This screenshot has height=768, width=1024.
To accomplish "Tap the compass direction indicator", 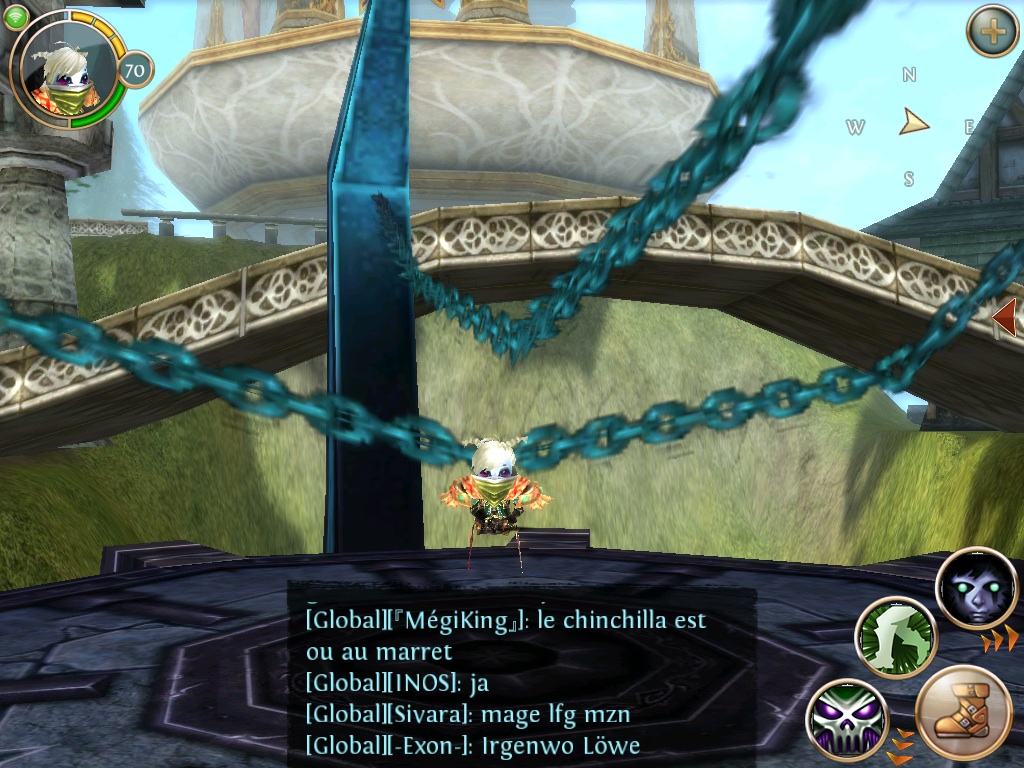I will pos(911,124).
